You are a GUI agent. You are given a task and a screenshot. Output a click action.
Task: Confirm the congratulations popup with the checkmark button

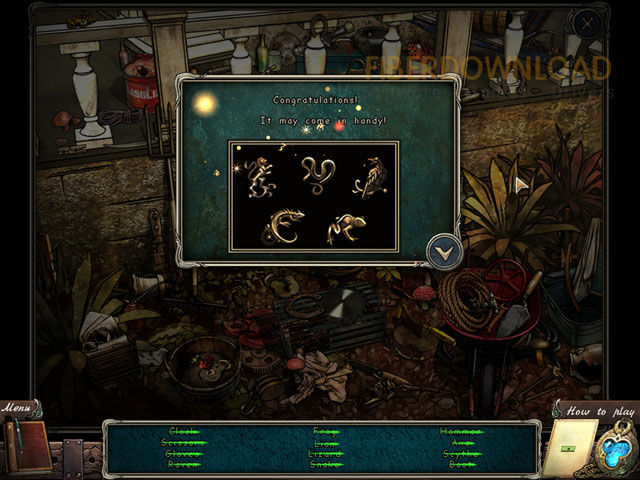(443, 251)
